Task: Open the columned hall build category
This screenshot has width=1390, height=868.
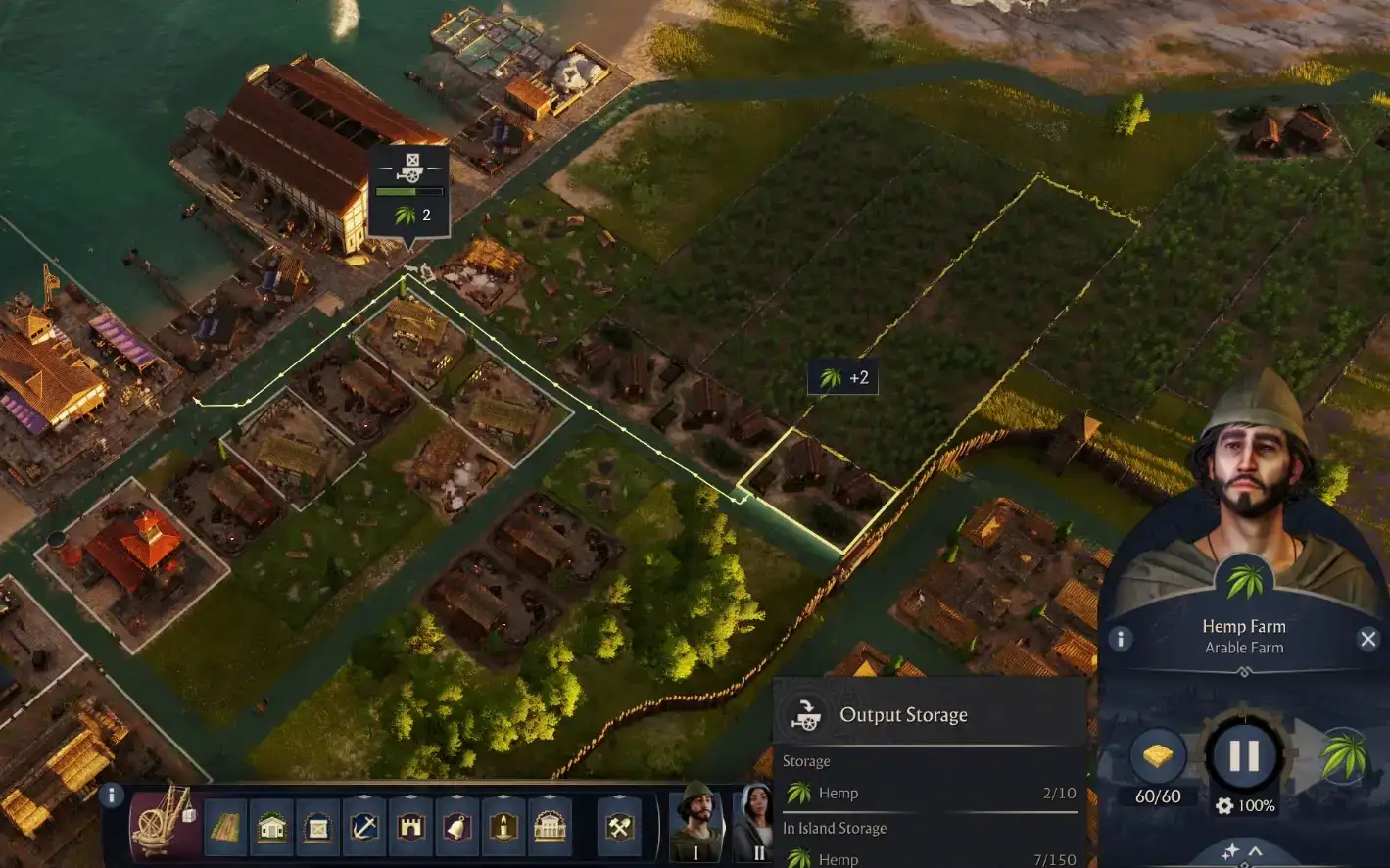Action: coord(551,827)
